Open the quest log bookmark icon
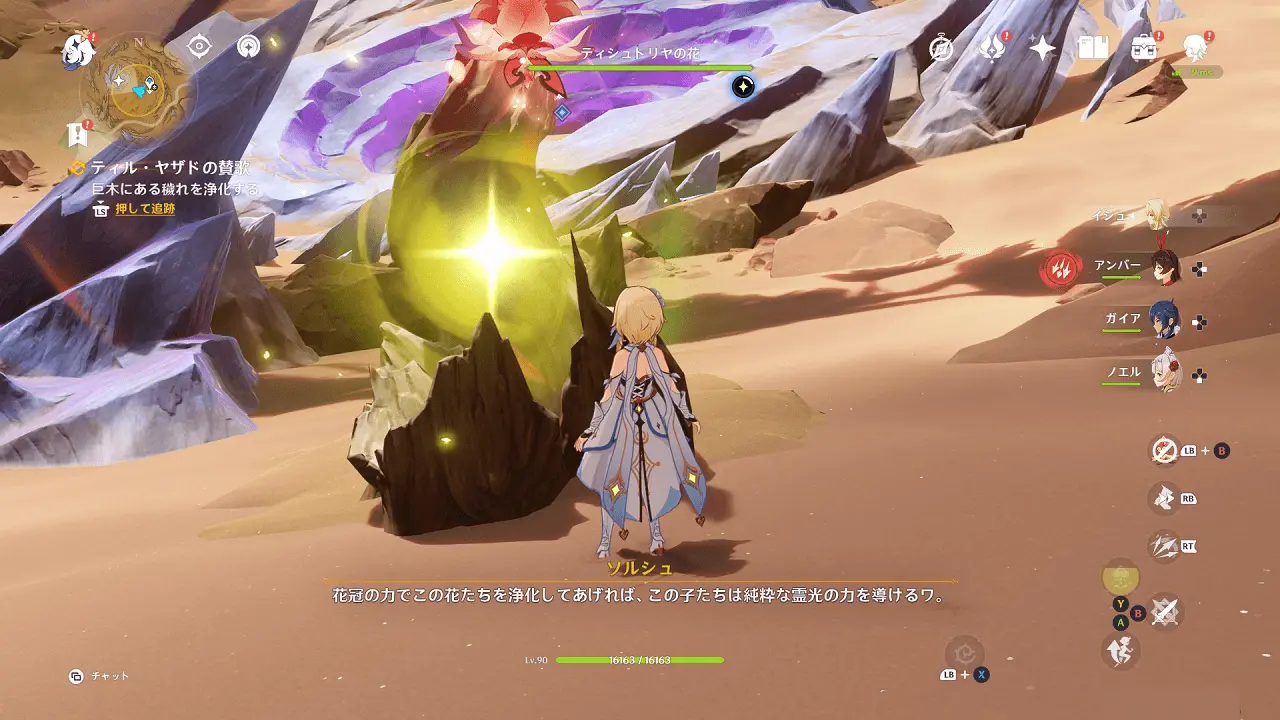Screen dimensions: 1280x720 click(77, 135)
